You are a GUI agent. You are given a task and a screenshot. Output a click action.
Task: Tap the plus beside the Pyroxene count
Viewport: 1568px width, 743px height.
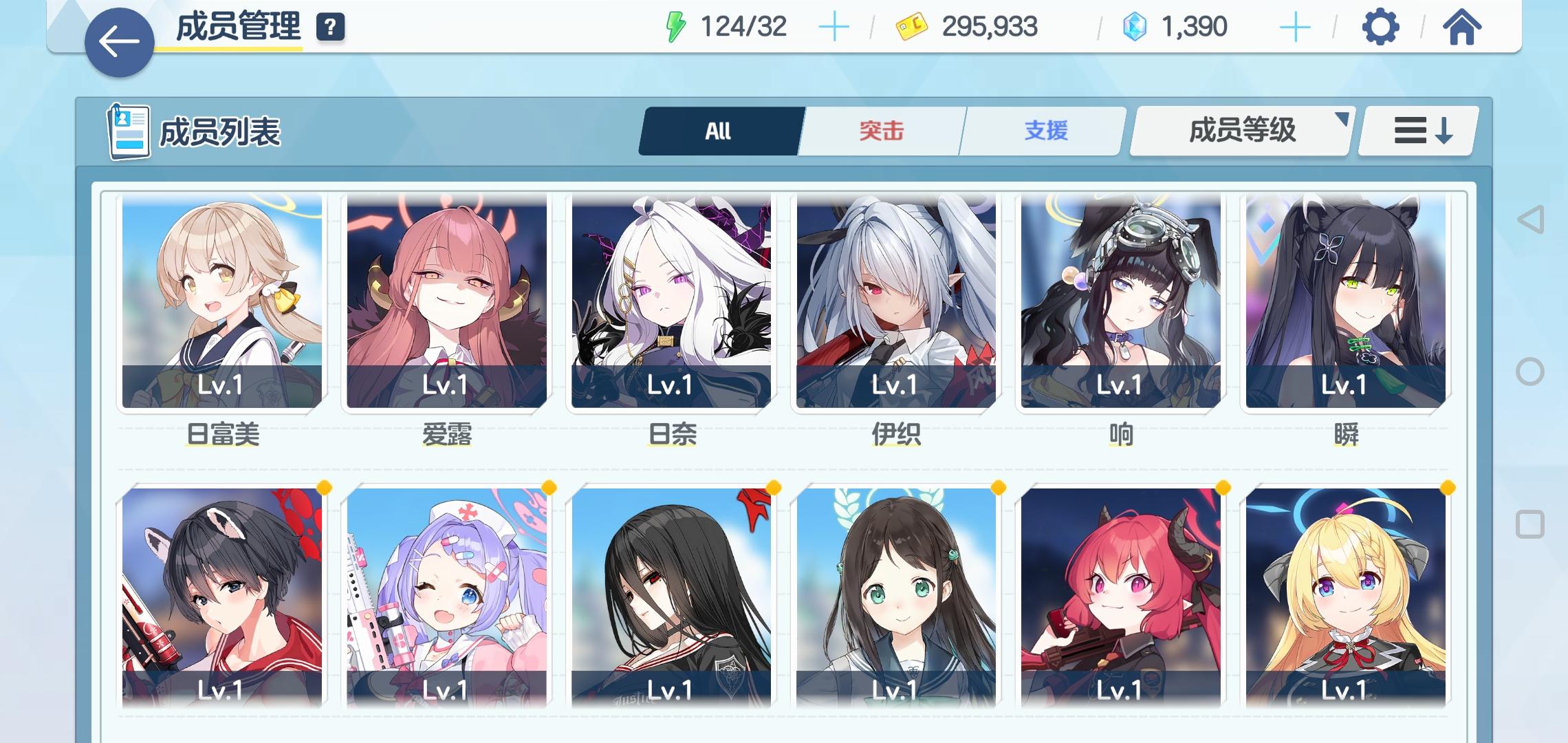pos(1294,26)
